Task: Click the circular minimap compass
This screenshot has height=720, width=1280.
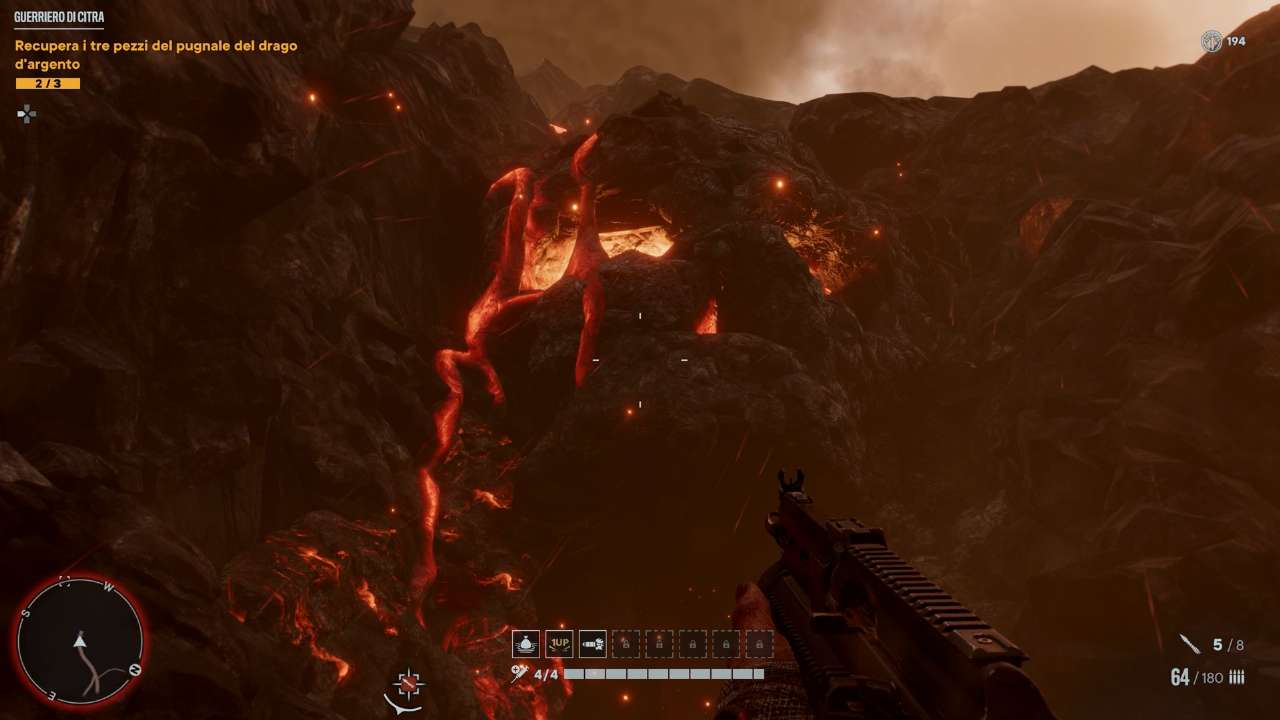Action: (80, 642)
